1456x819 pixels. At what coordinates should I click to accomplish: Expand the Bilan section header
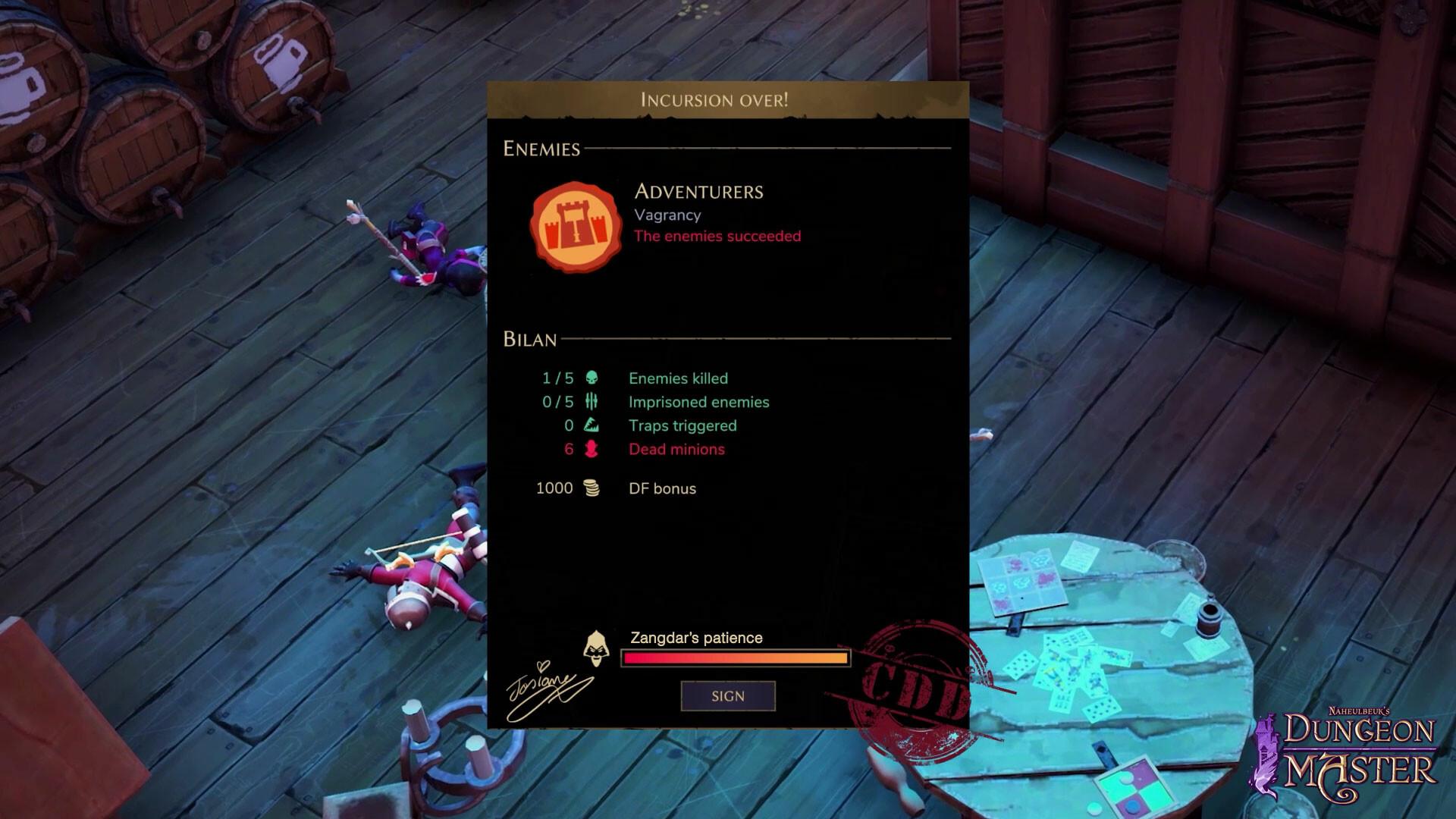point(531,340)
